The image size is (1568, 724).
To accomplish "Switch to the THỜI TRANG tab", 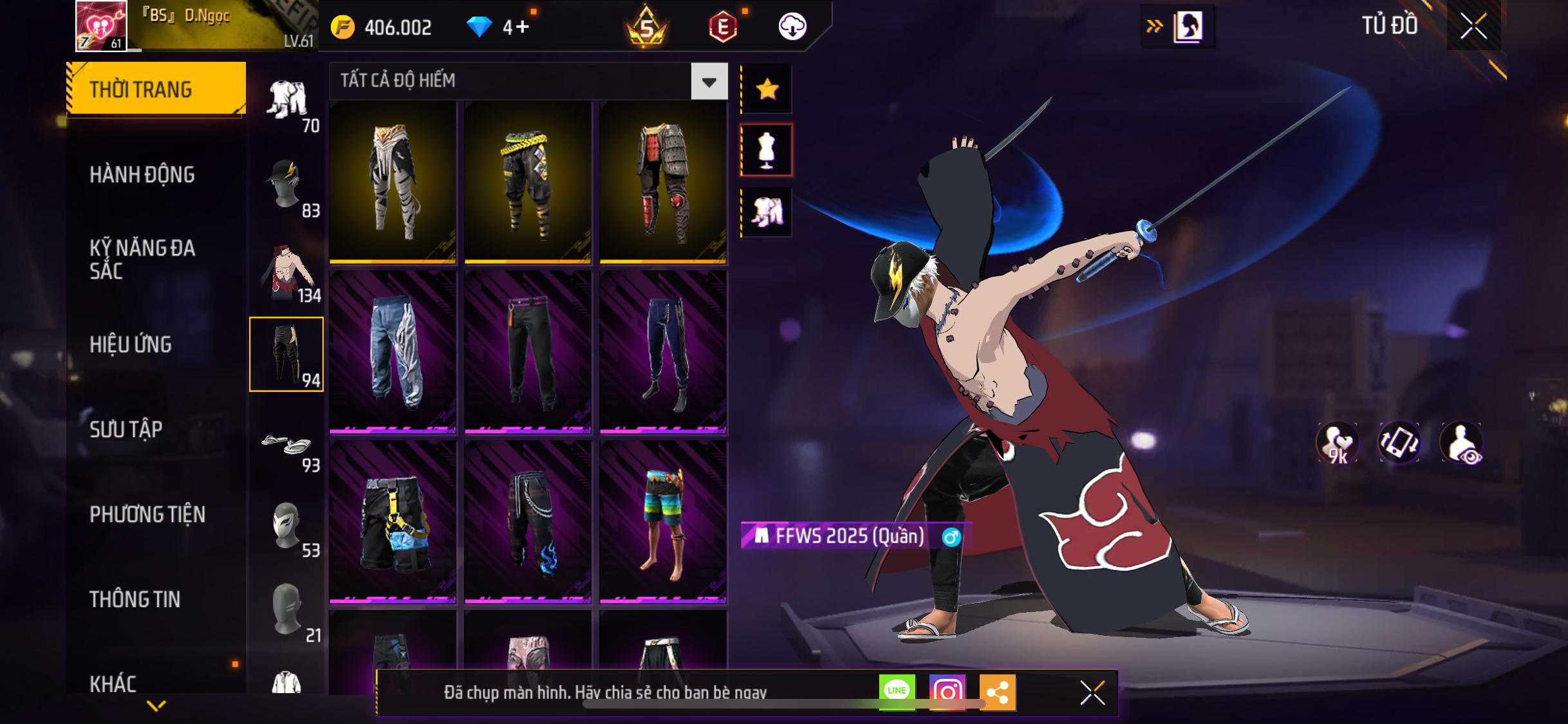I will point(155,89).
